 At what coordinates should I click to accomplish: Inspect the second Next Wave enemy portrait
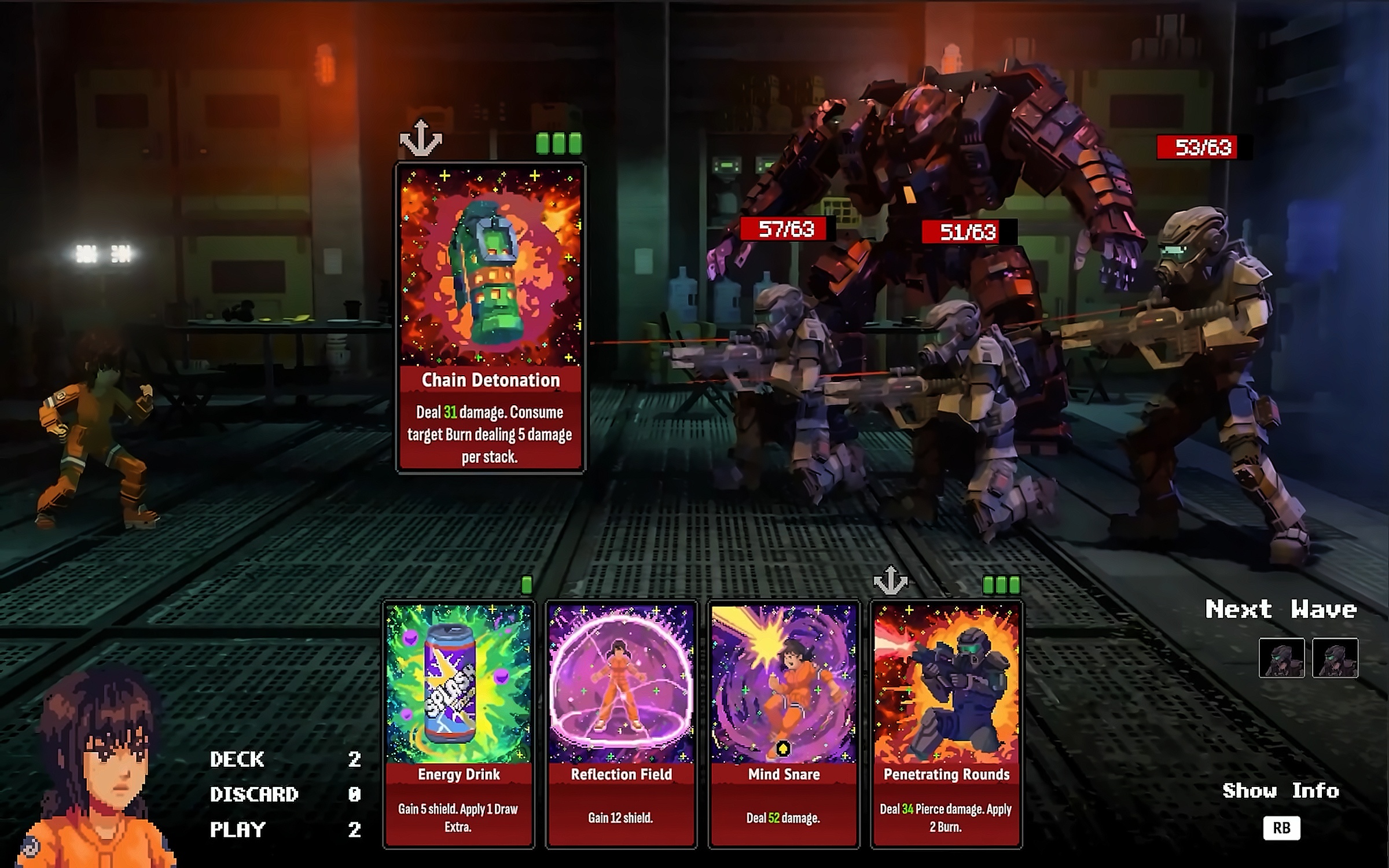tap(1335, 658)
